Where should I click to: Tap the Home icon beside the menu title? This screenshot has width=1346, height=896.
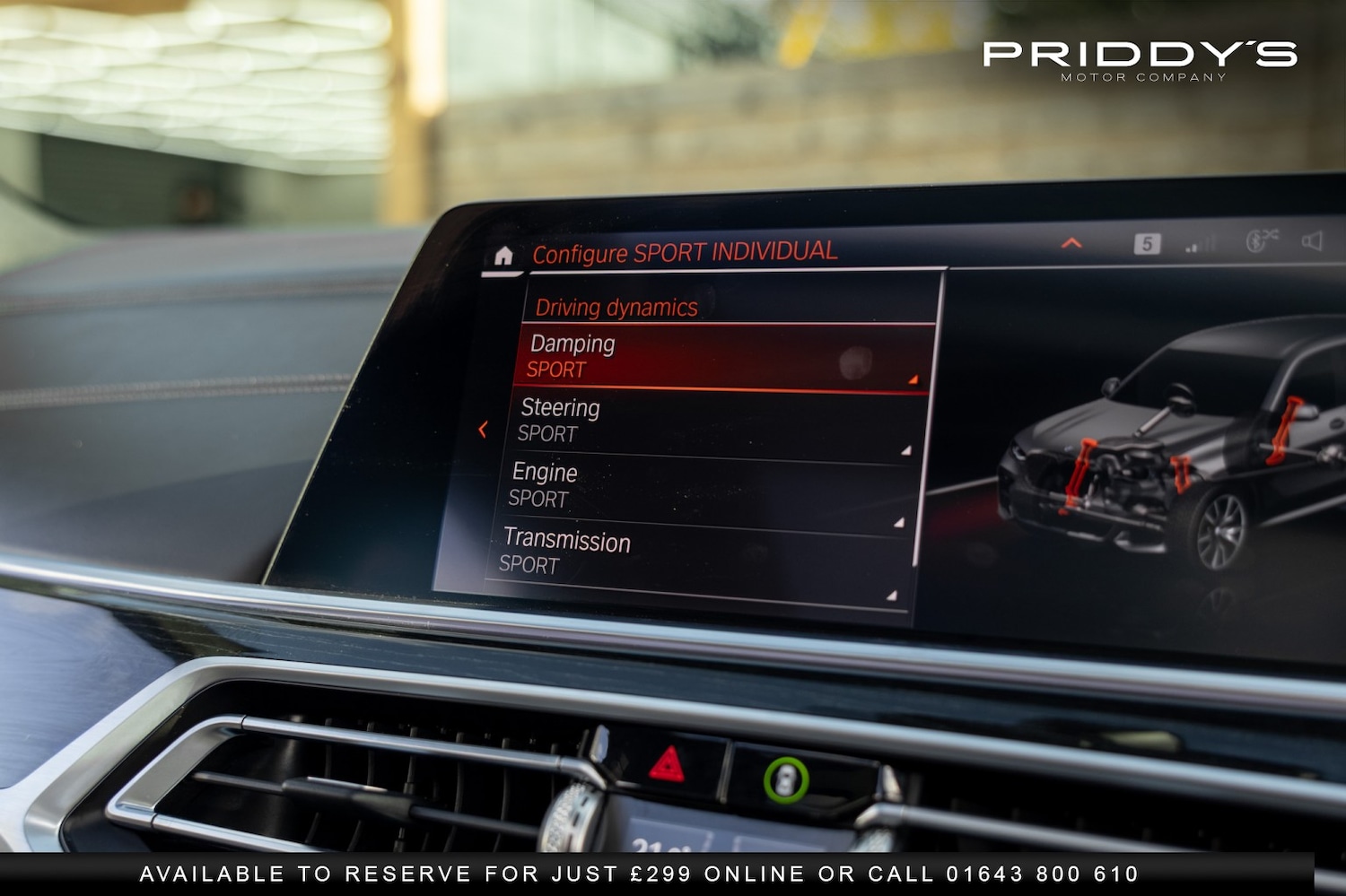pos(504,256)
